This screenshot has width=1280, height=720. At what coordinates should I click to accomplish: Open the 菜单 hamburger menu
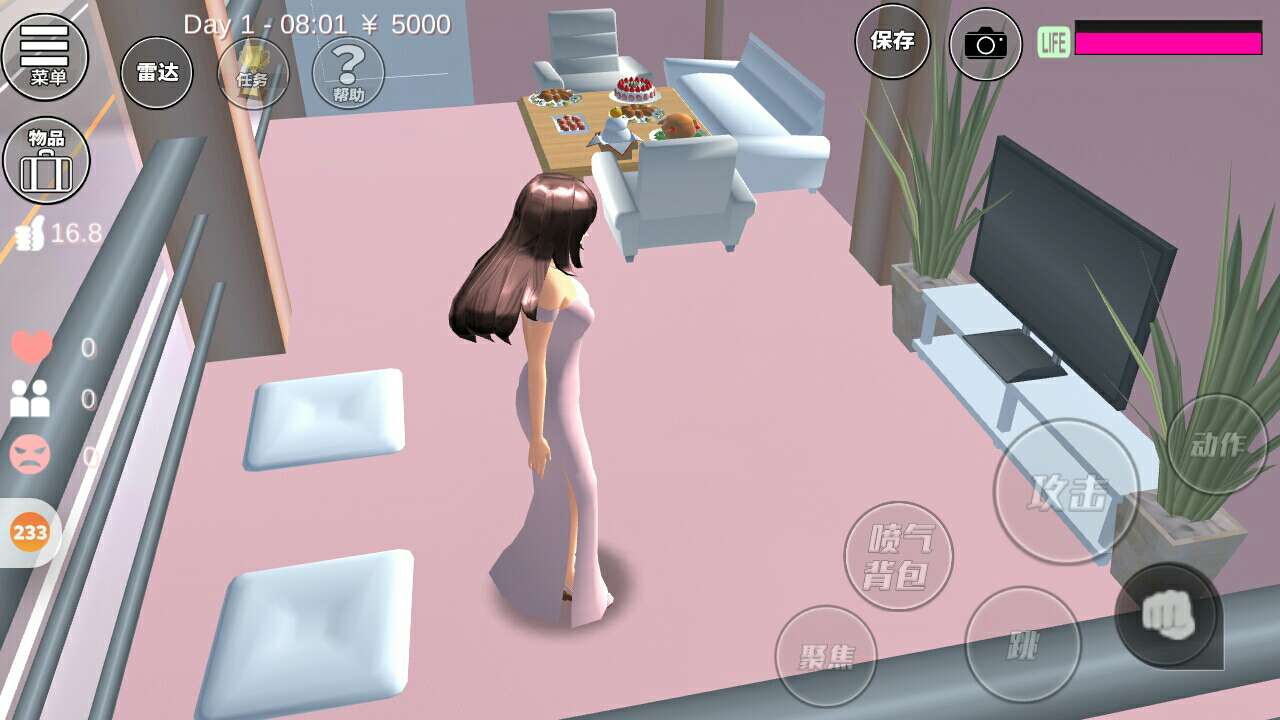45,55
